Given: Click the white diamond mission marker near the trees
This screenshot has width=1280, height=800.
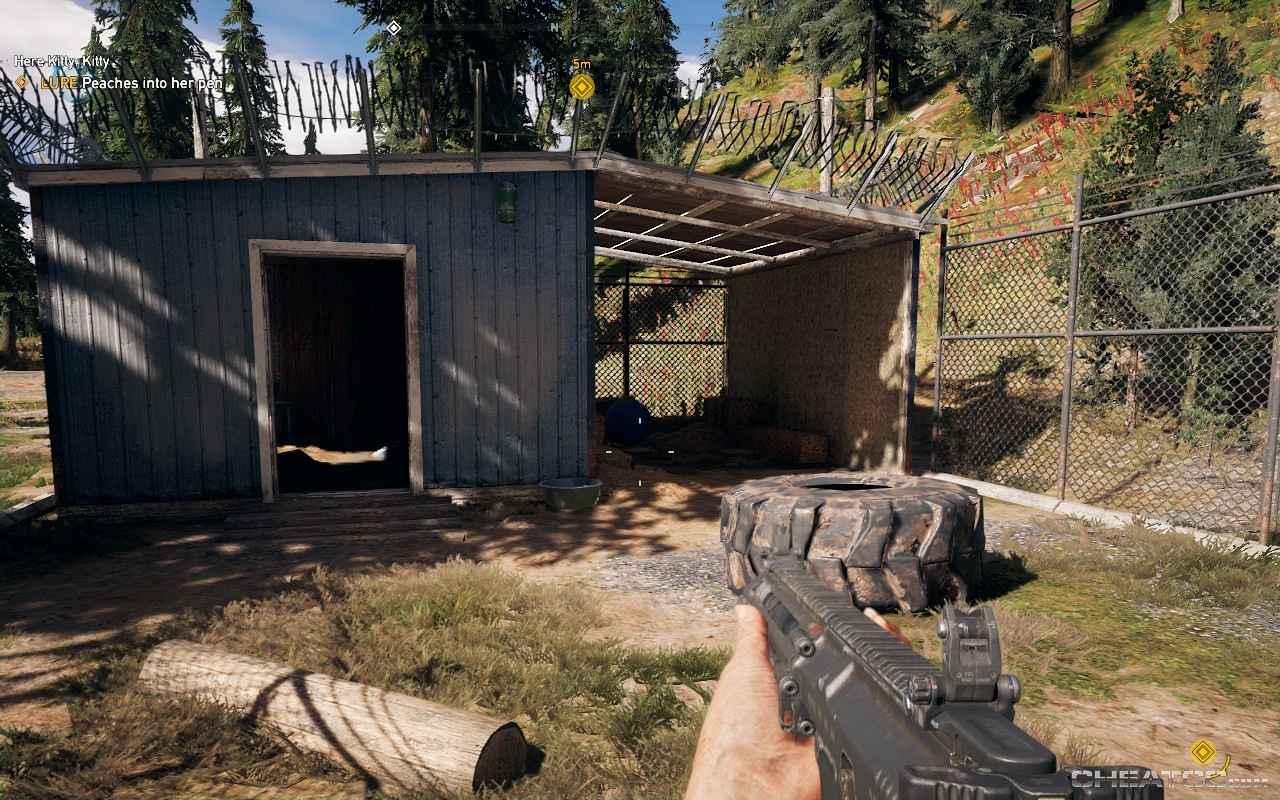Looking at the screenshot, I should 392,29.
